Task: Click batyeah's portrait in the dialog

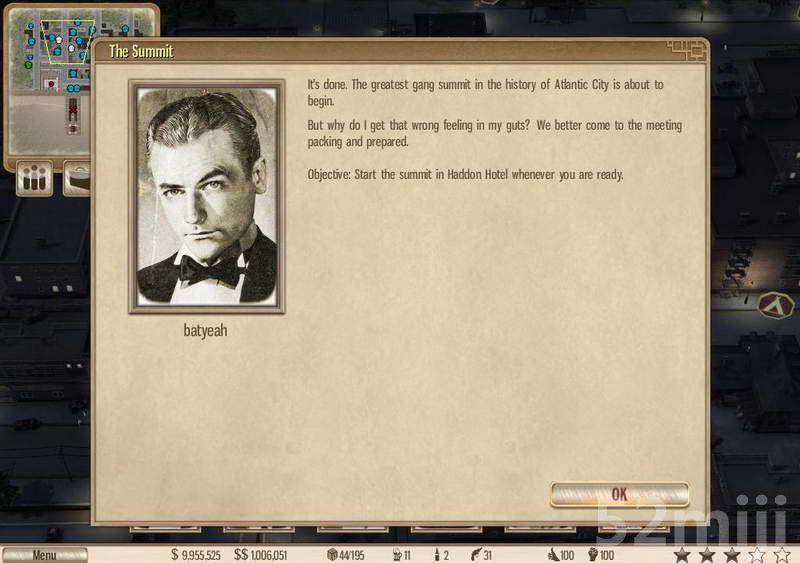Action: [207, 197]
